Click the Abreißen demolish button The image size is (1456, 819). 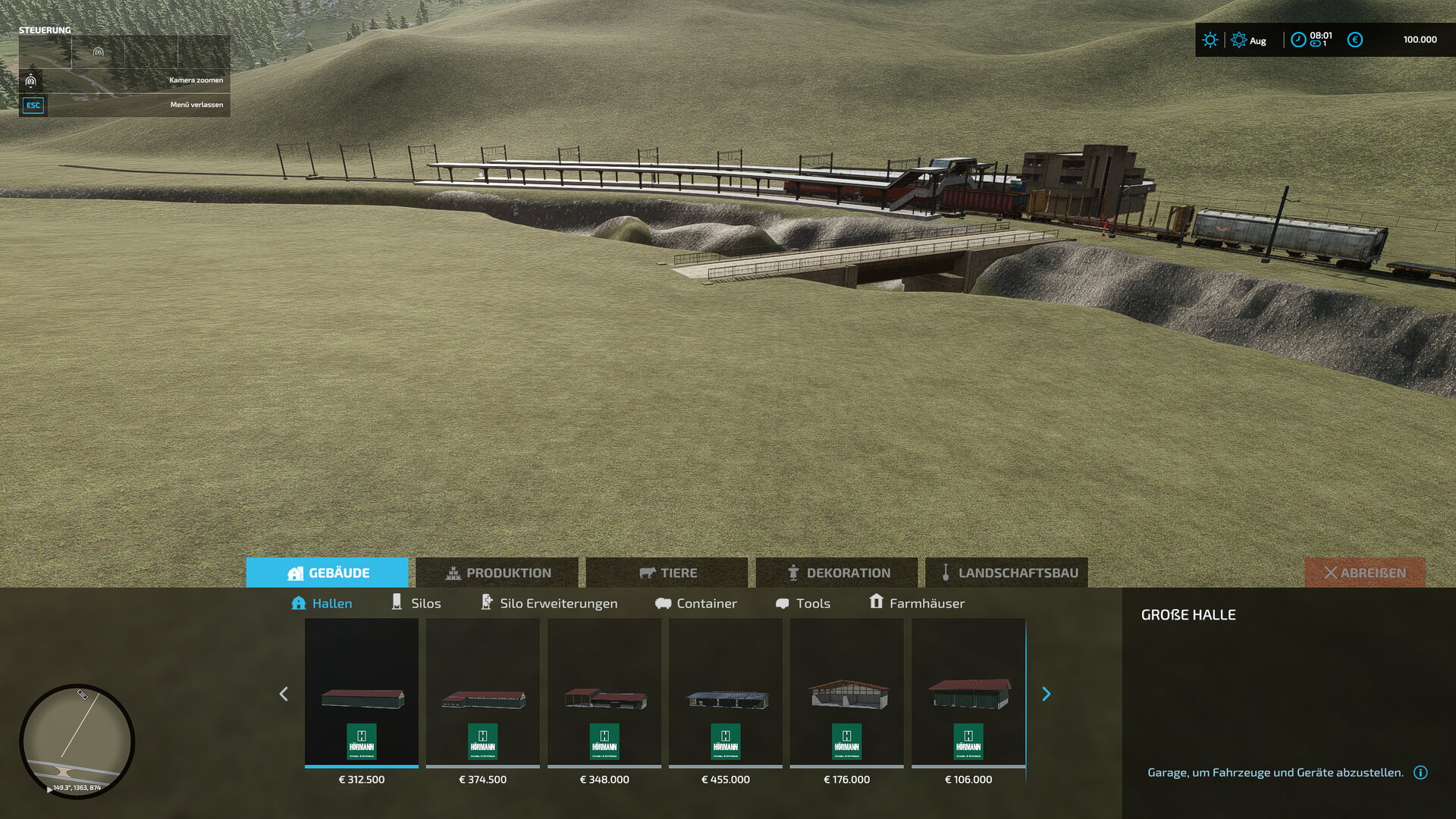pyautogui.click(x=1364, y=573)
